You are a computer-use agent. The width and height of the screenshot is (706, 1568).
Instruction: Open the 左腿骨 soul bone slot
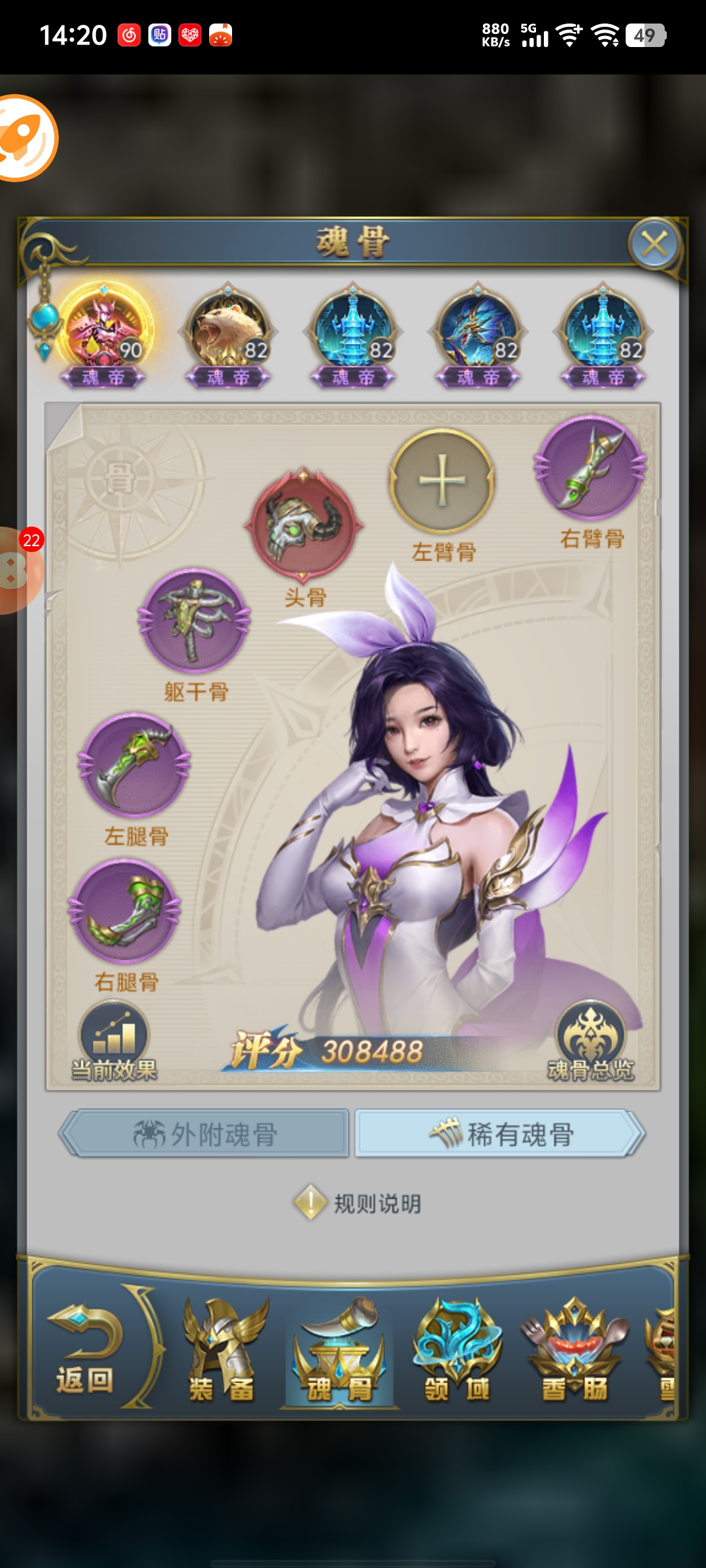(x=135, y=764)
